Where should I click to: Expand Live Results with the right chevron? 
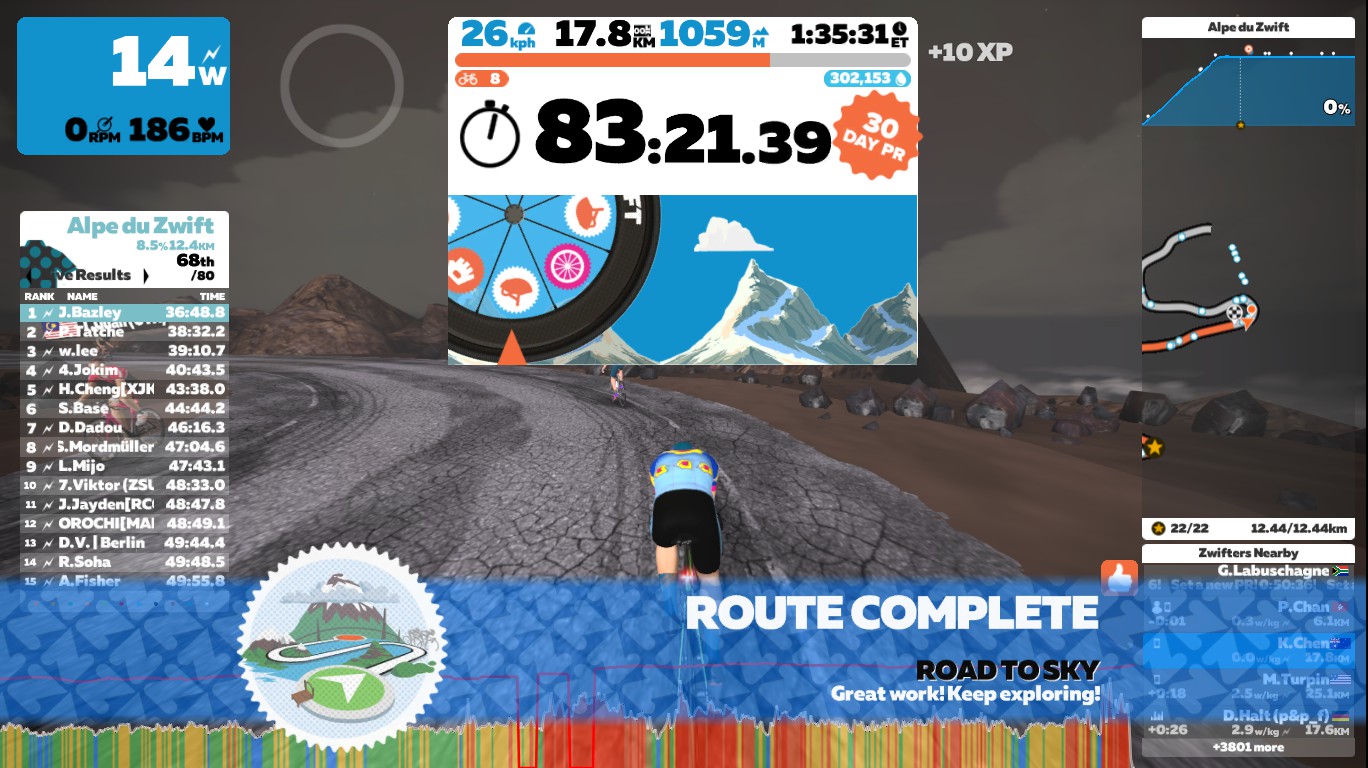tap(146, 275)
